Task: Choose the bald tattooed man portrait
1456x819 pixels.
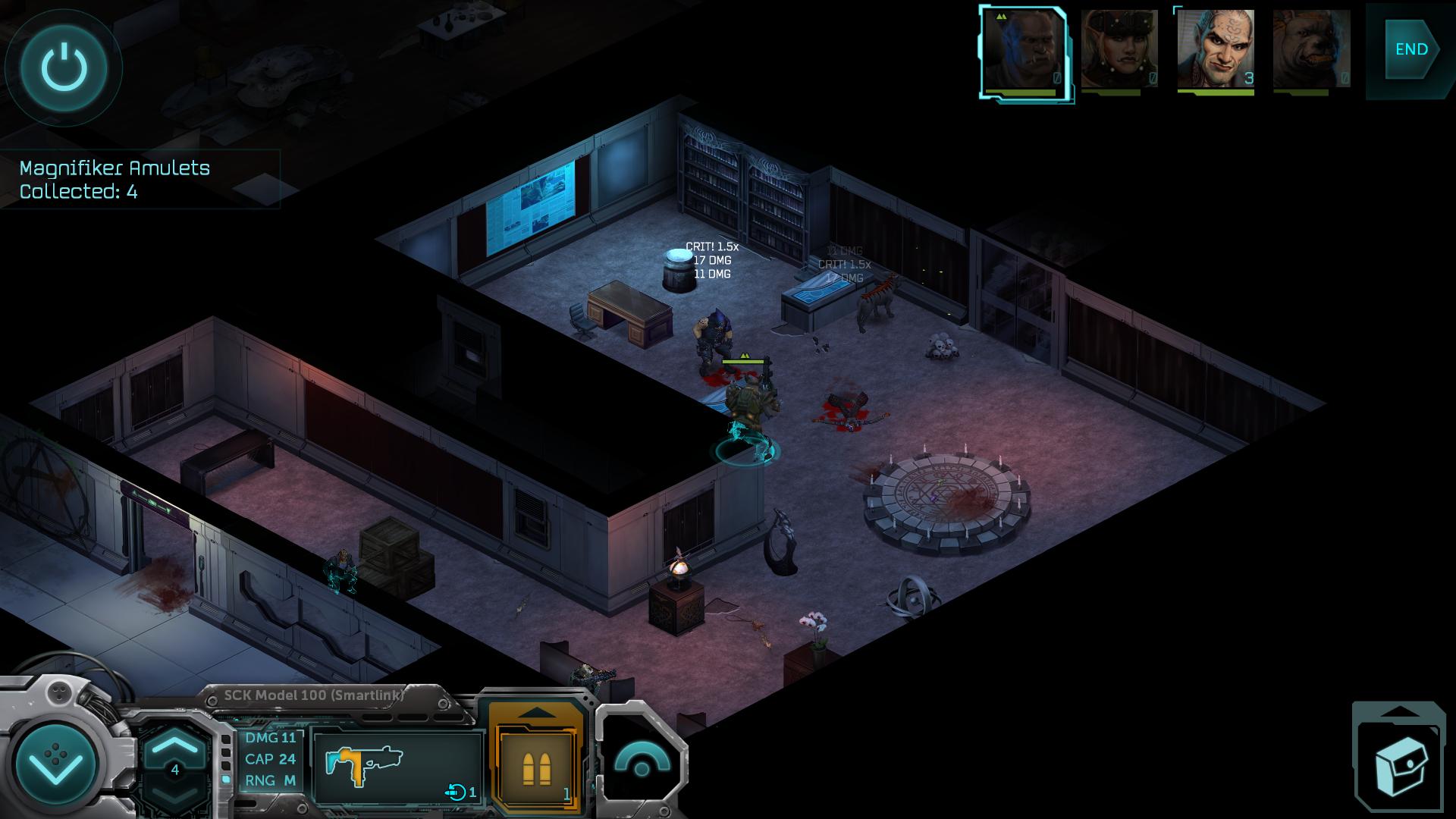Action: (x=1215, y=49)
